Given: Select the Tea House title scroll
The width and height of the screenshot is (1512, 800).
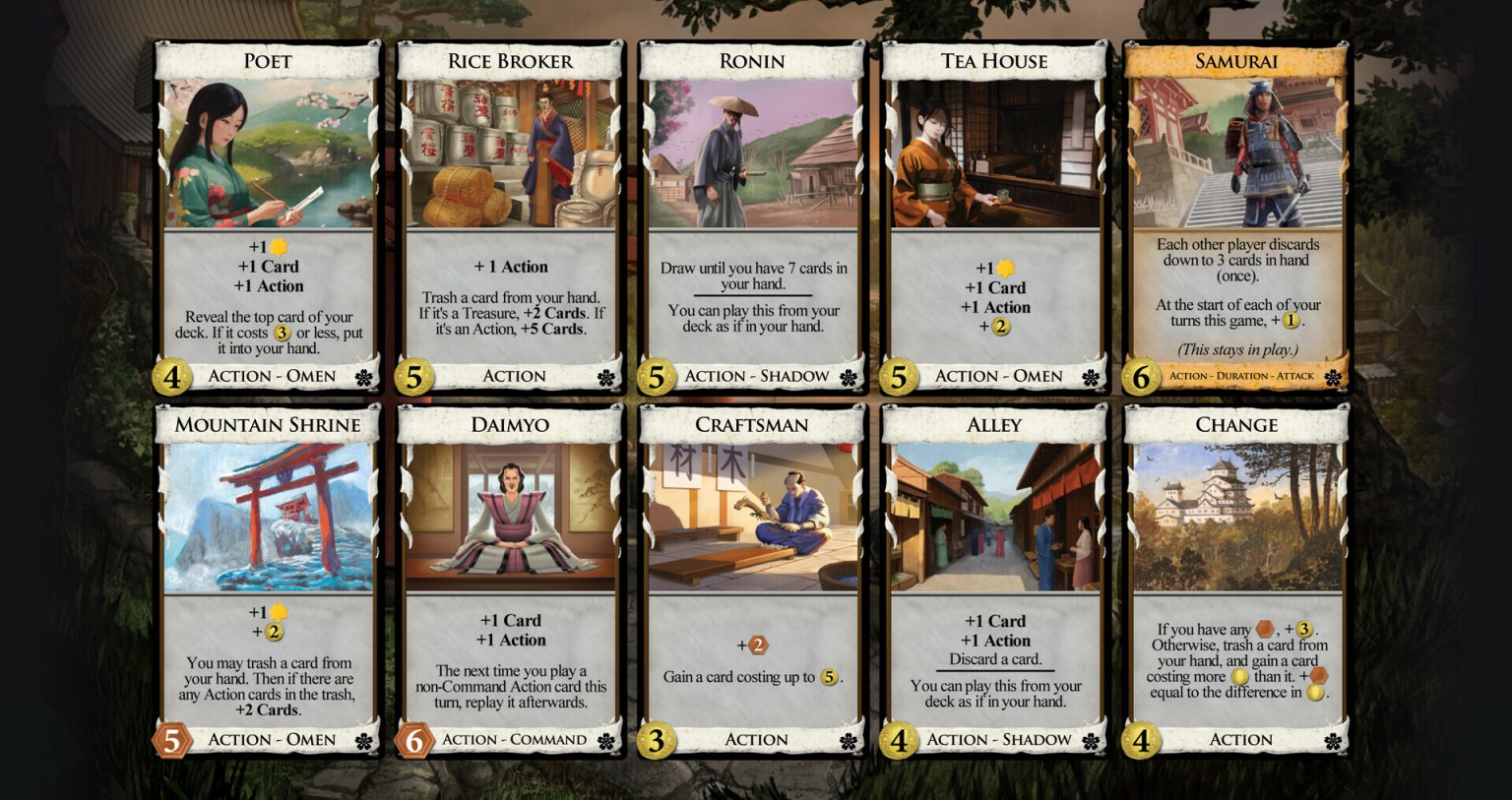Looking at the screenshot, I should point(993,60).
